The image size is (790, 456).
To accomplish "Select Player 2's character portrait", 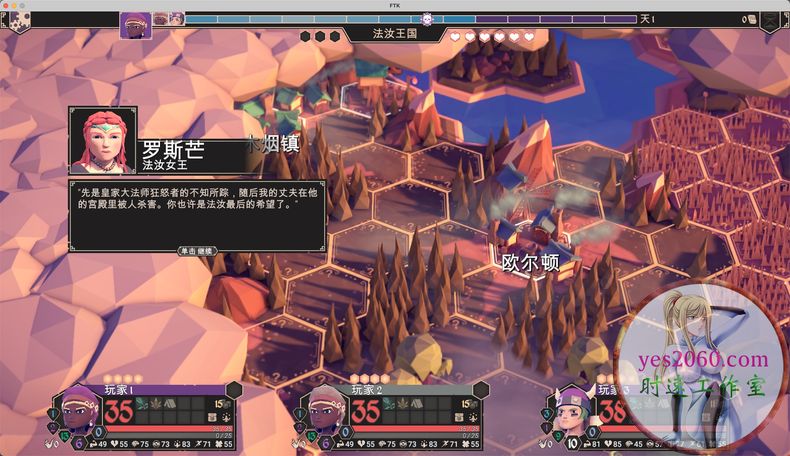I will [x=322, y=411].
